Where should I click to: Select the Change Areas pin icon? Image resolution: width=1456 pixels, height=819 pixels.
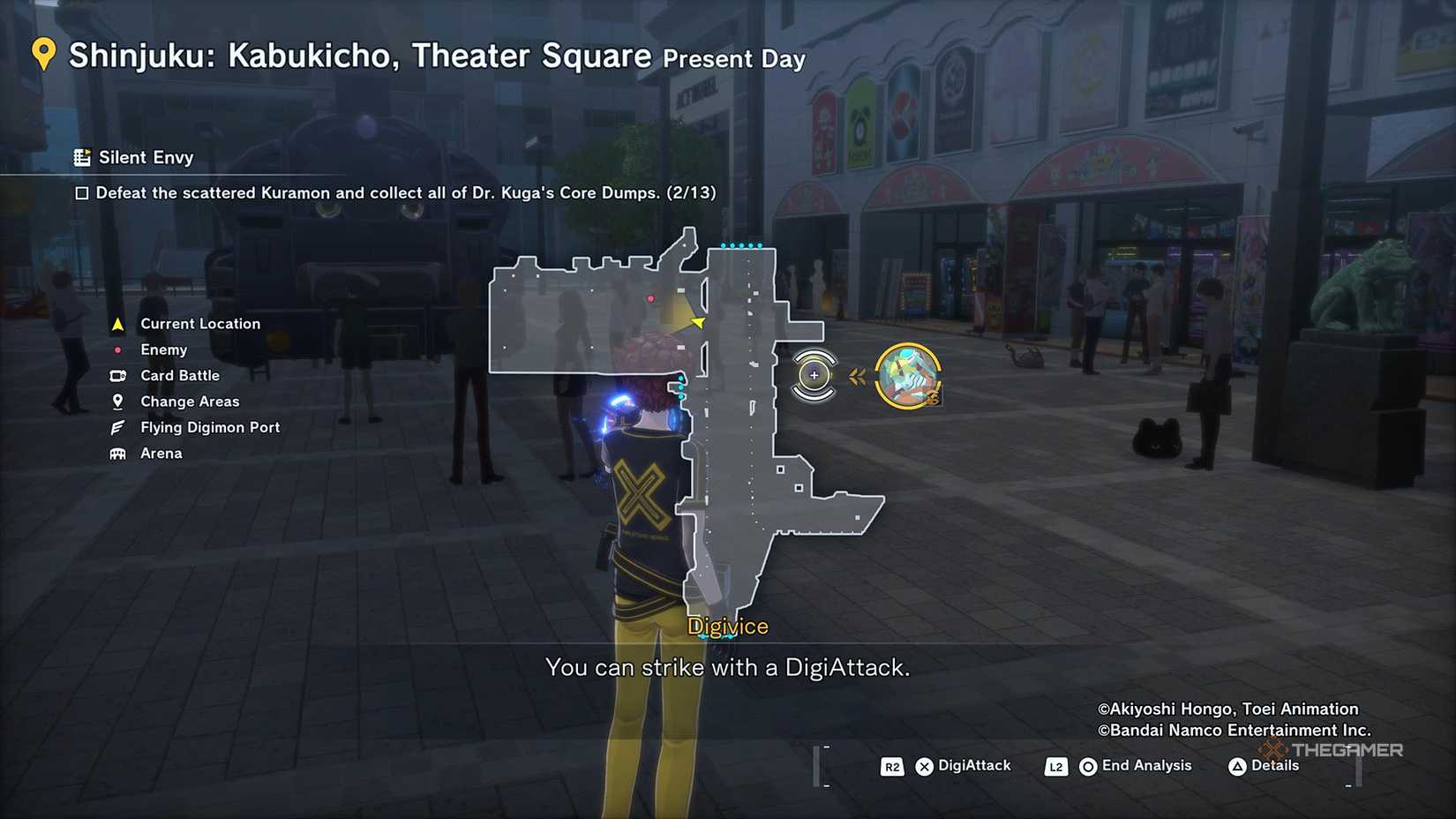point(117,401)
